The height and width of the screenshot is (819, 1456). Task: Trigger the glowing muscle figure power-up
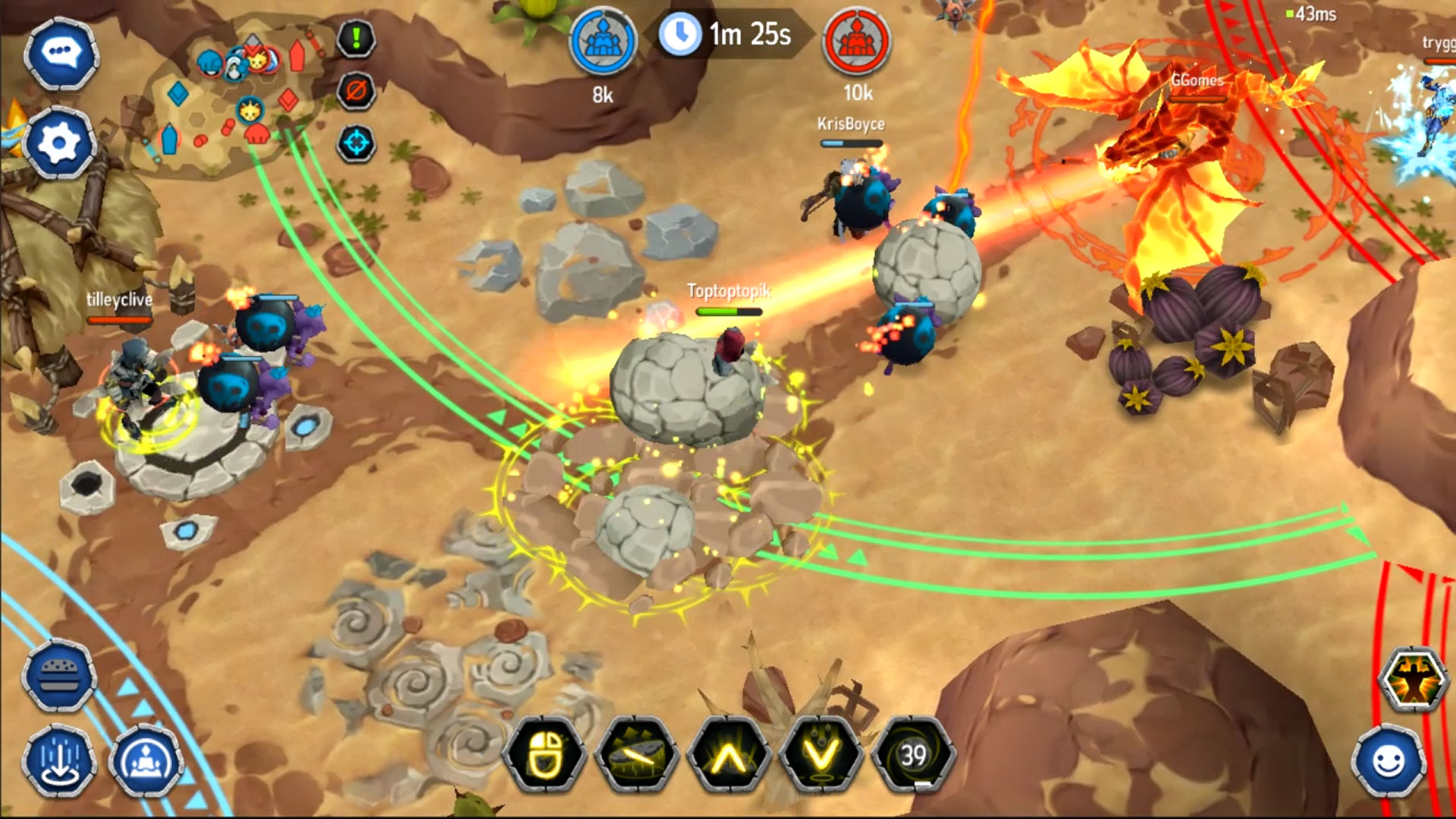(x=1412, y=680)
